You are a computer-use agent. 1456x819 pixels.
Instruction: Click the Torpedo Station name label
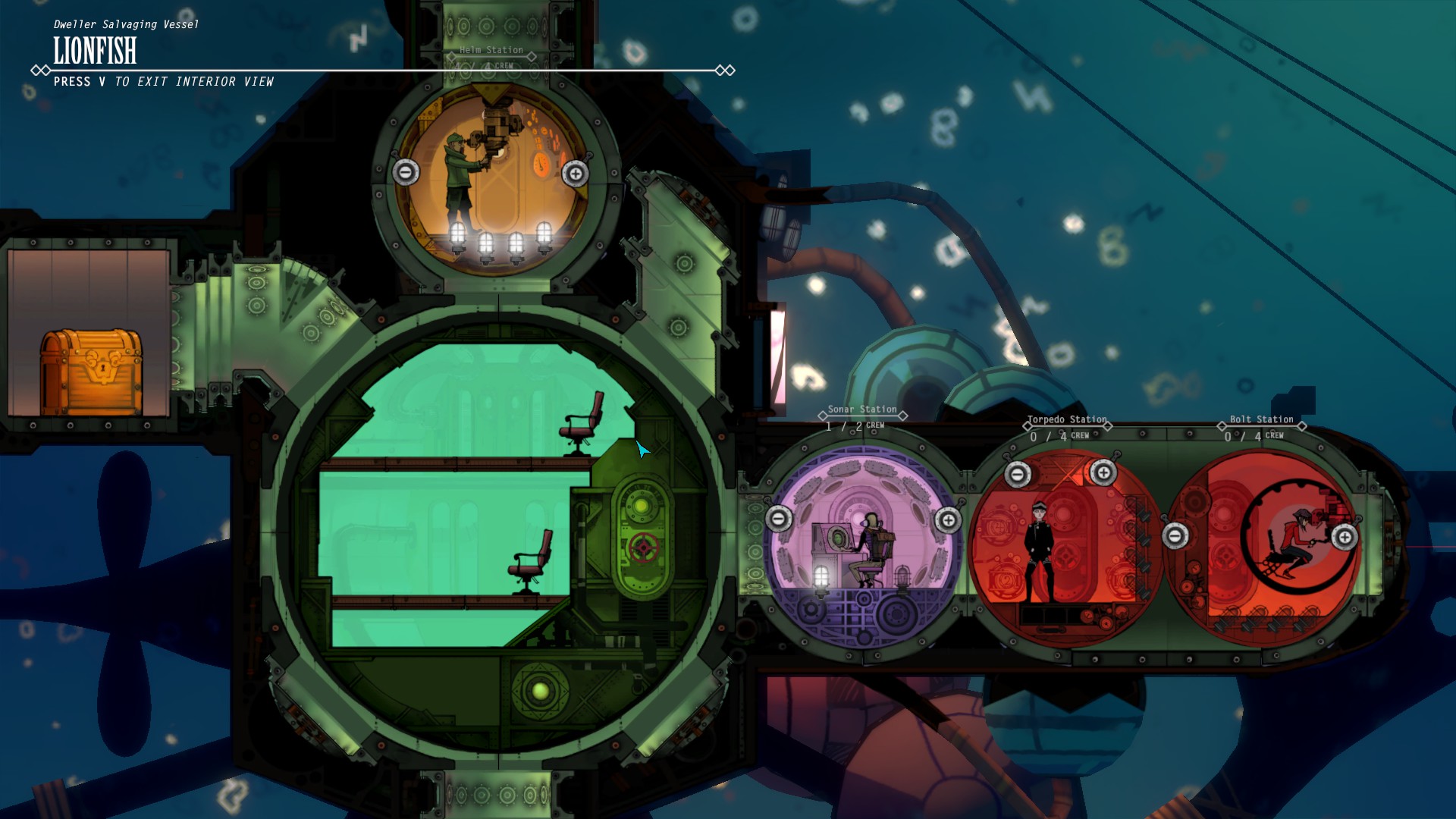tap(1065, 418)
